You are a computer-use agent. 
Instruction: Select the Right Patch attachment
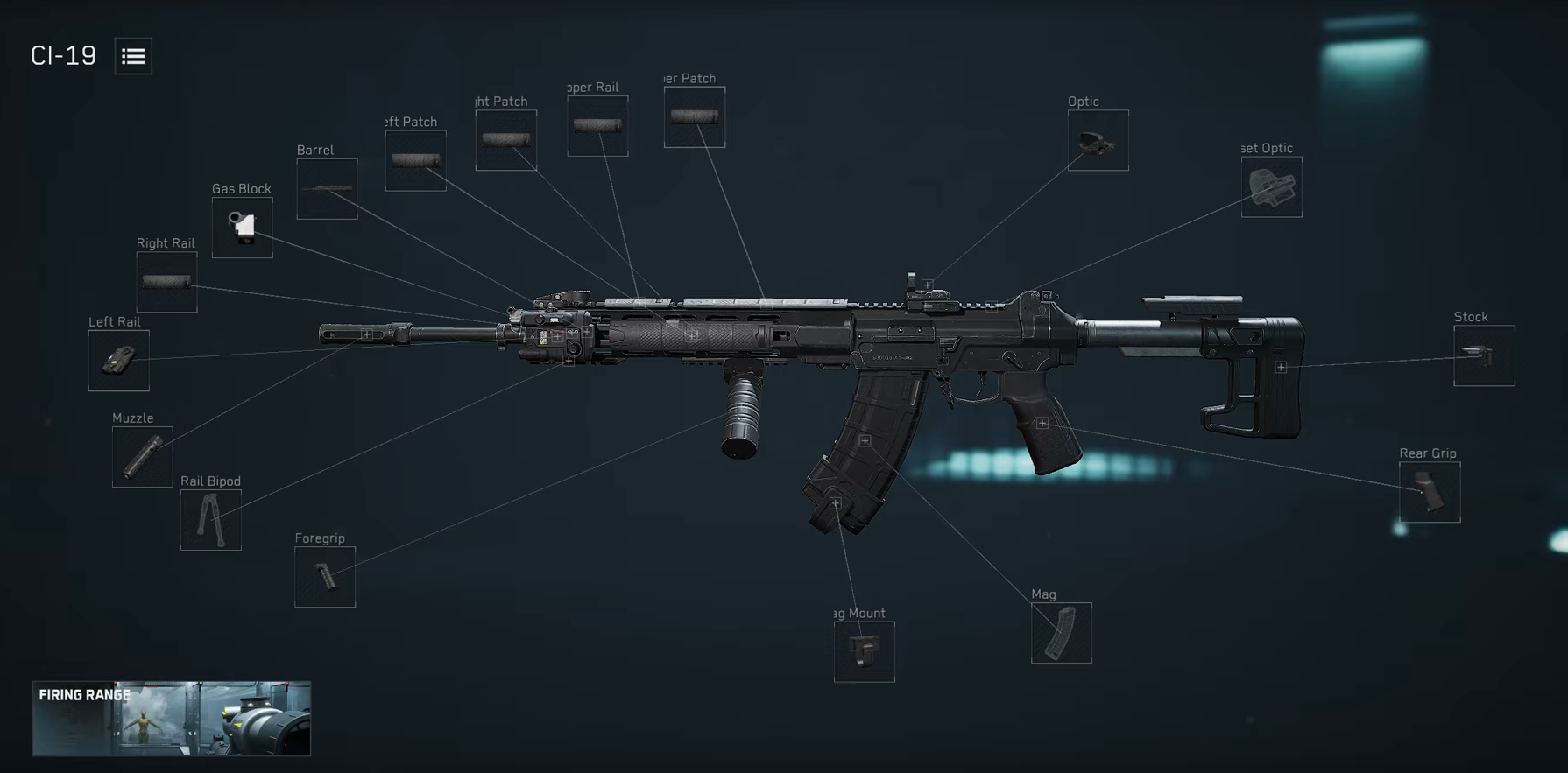505,138
